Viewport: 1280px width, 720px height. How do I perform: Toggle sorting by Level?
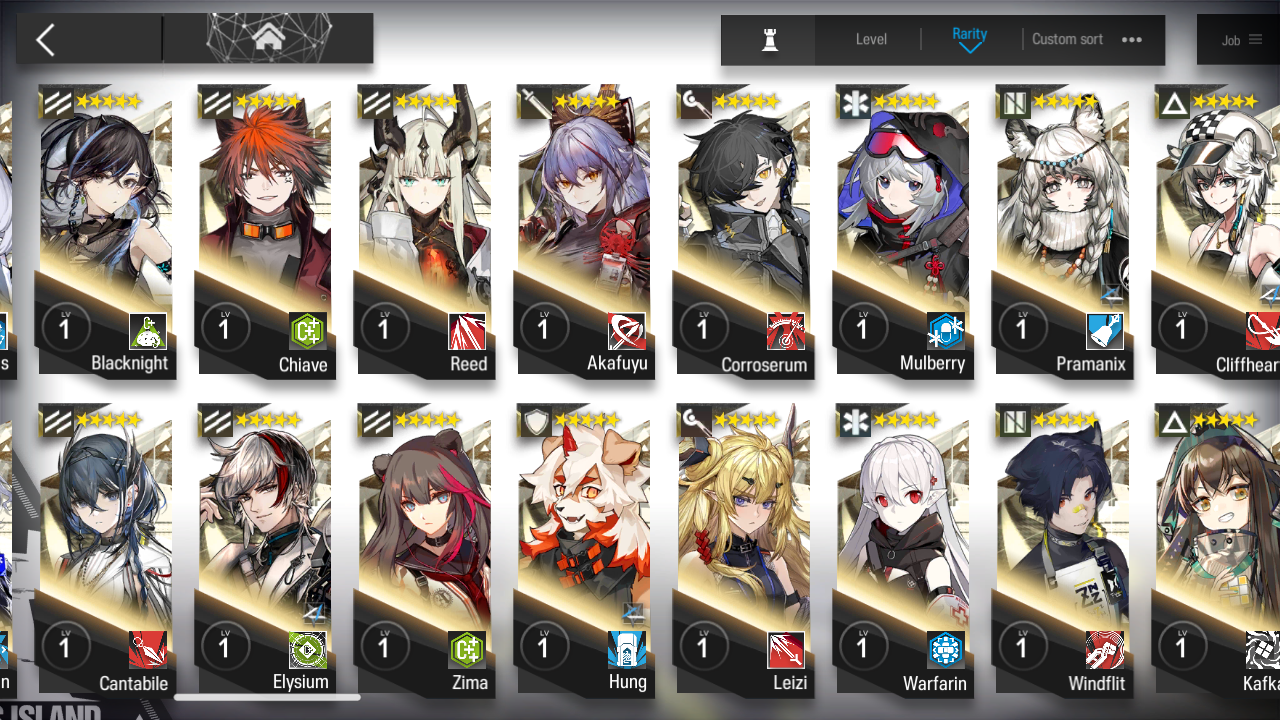(870, 39)
